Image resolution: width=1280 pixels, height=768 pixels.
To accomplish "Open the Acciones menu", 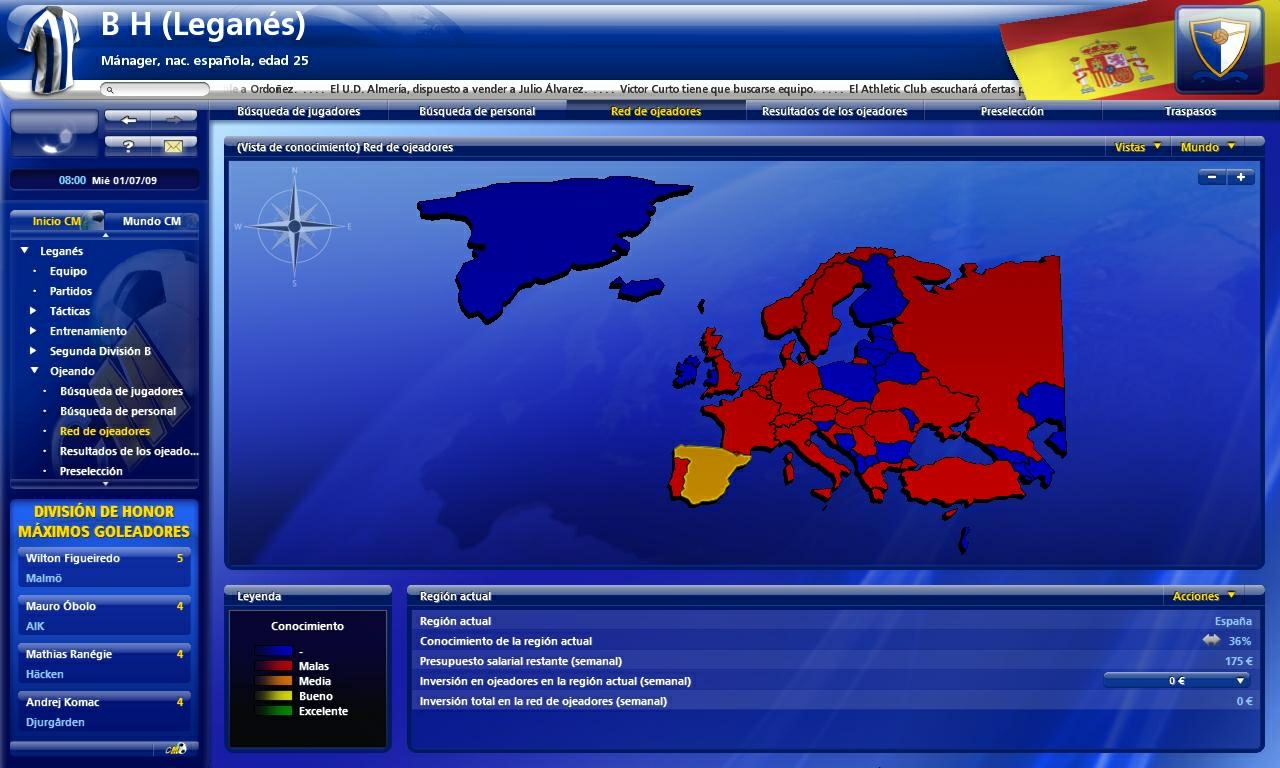I will pyautogui.click(x=1204, y=594).
